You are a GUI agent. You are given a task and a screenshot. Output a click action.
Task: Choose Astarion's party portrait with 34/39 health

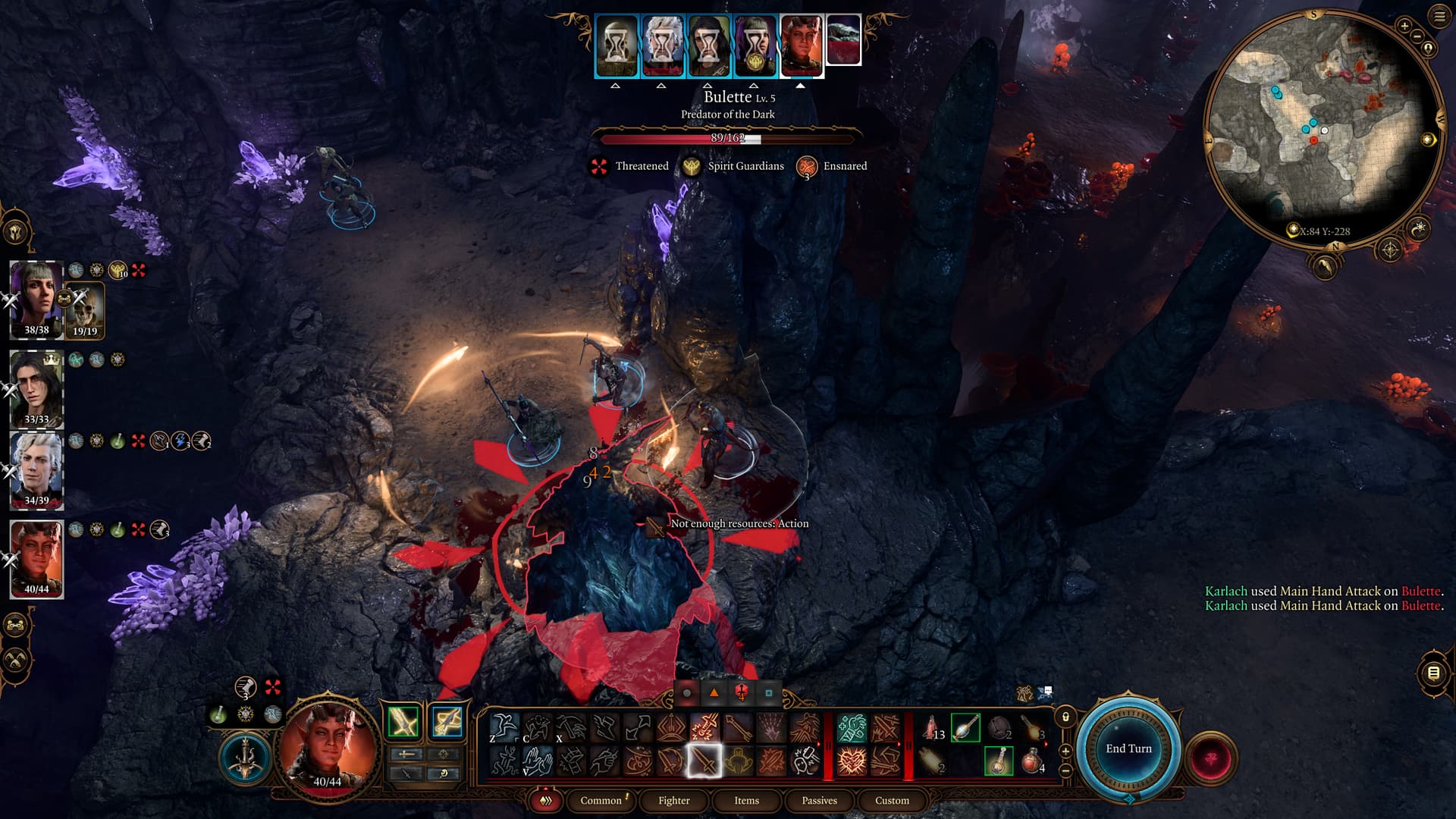(36, 470)
